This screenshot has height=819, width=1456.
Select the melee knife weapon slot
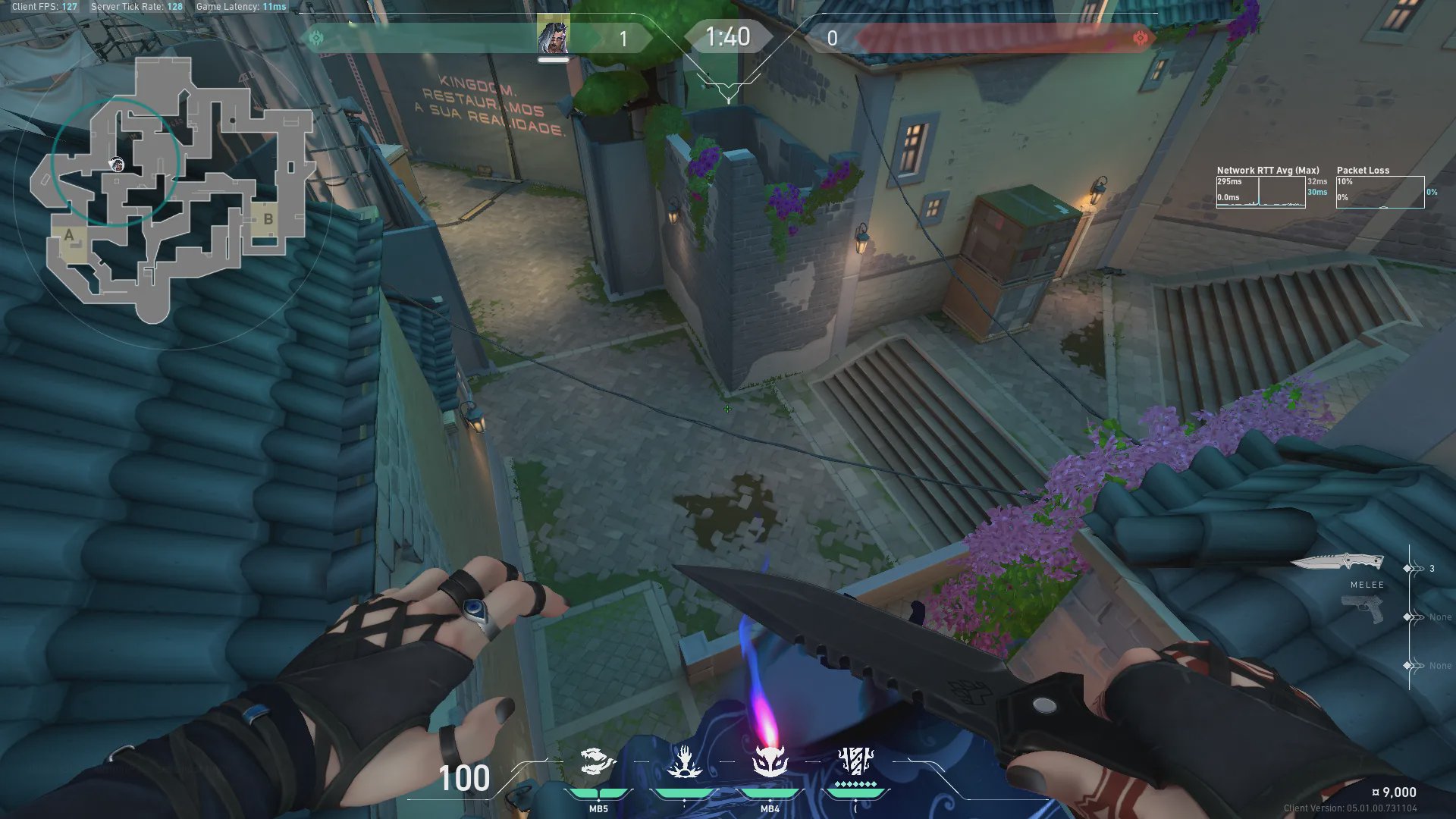click(1338, 563)
